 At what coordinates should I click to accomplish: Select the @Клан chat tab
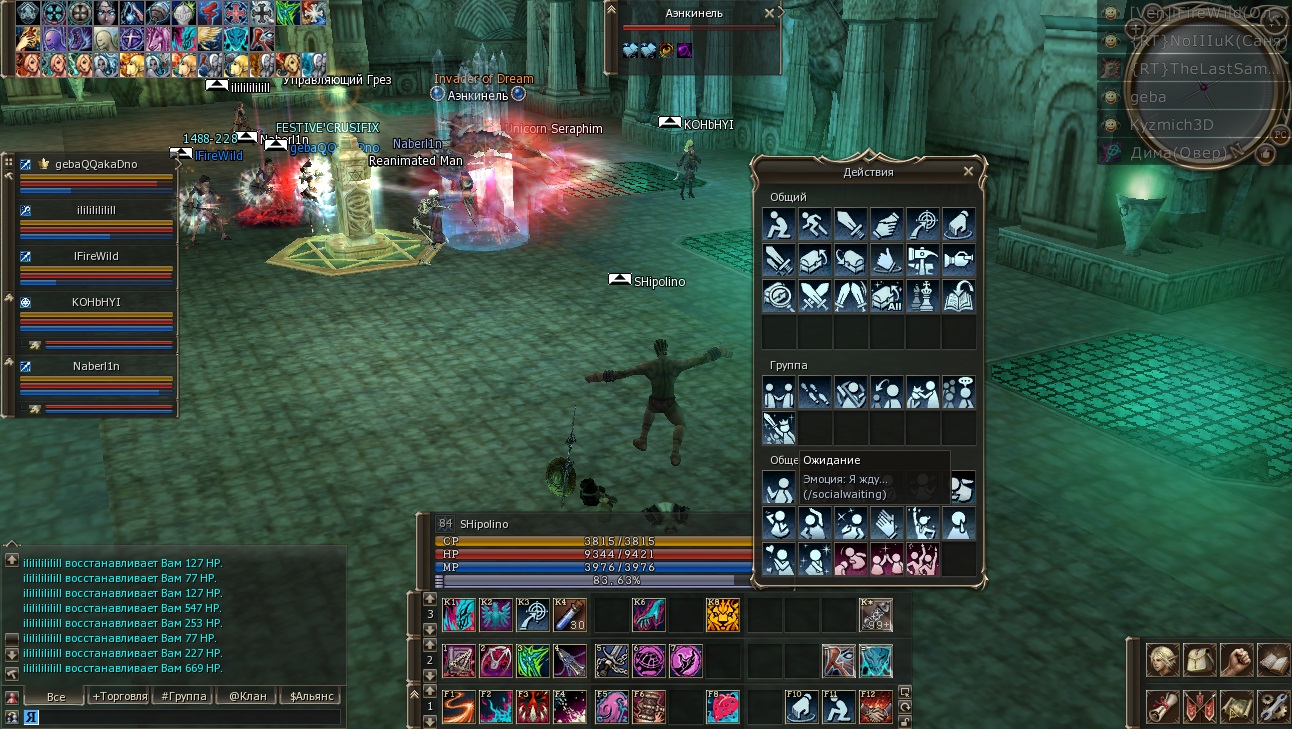pyautogui.click(x=247, y=696)
